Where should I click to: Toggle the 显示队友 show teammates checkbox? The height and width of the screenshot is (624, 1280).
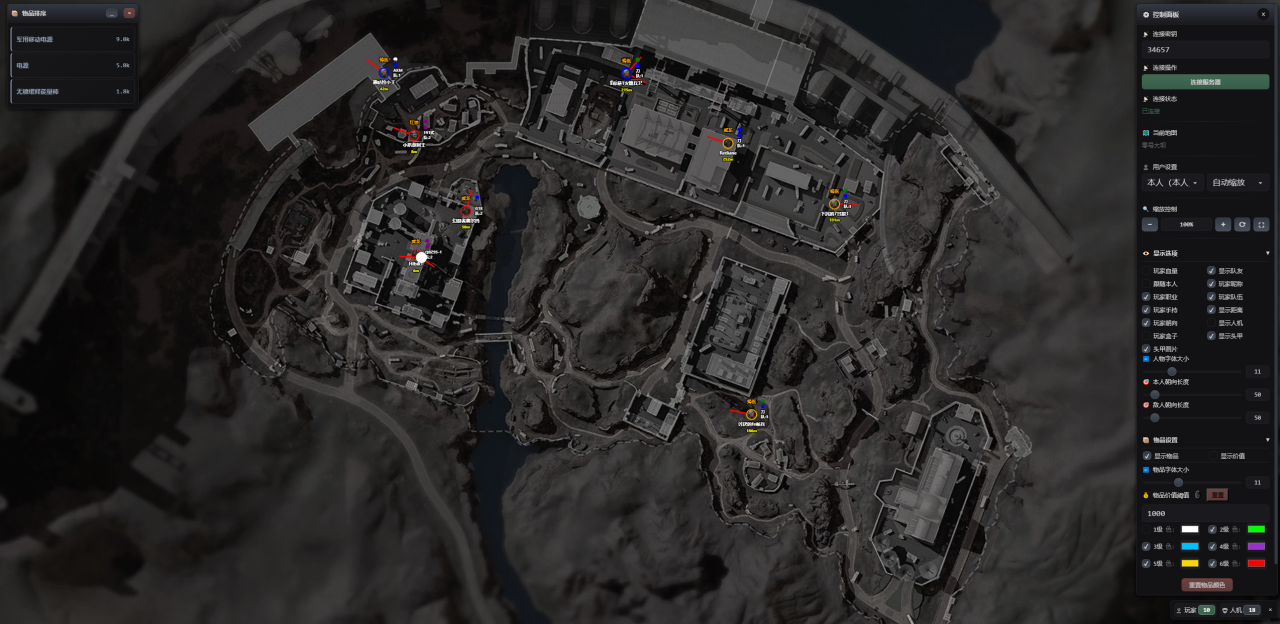[1211, 271]
